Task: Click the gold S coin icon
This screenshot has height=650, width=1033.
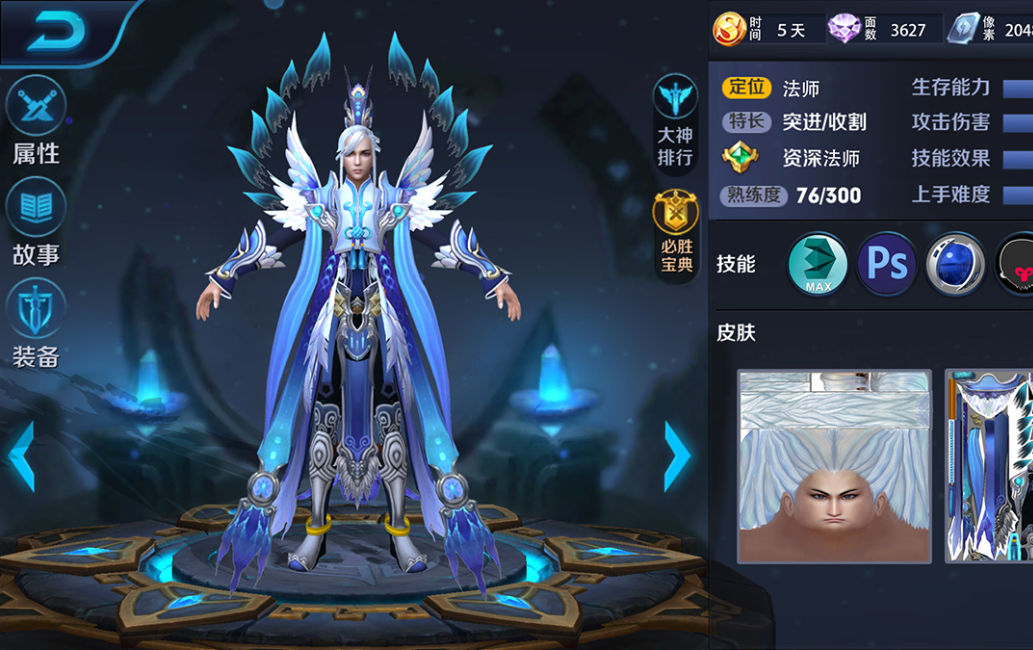Action: tap(728, 29)
